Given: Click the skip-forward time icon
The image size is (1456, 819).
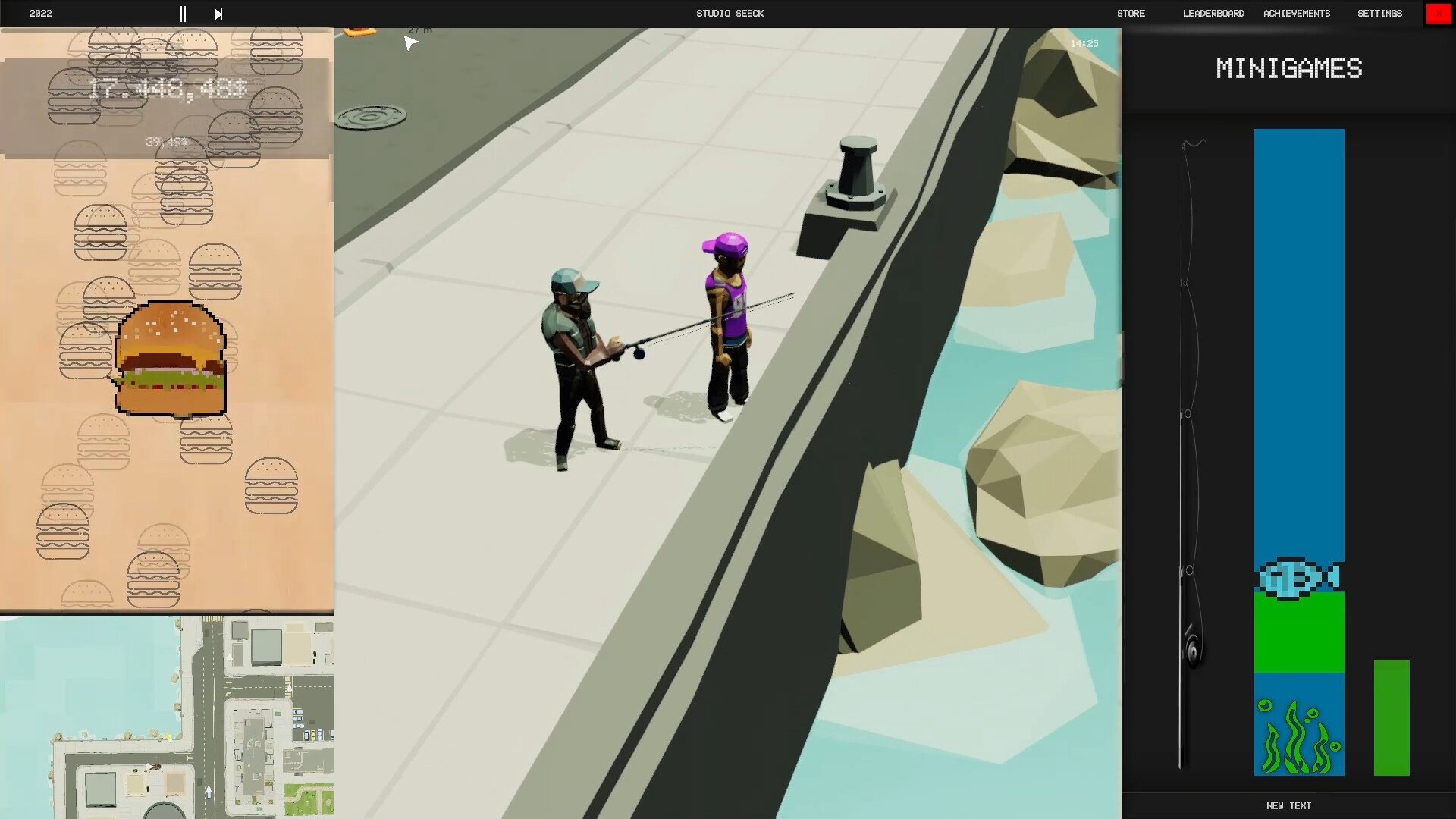Looking at the screenshot, I should (218, 13).
